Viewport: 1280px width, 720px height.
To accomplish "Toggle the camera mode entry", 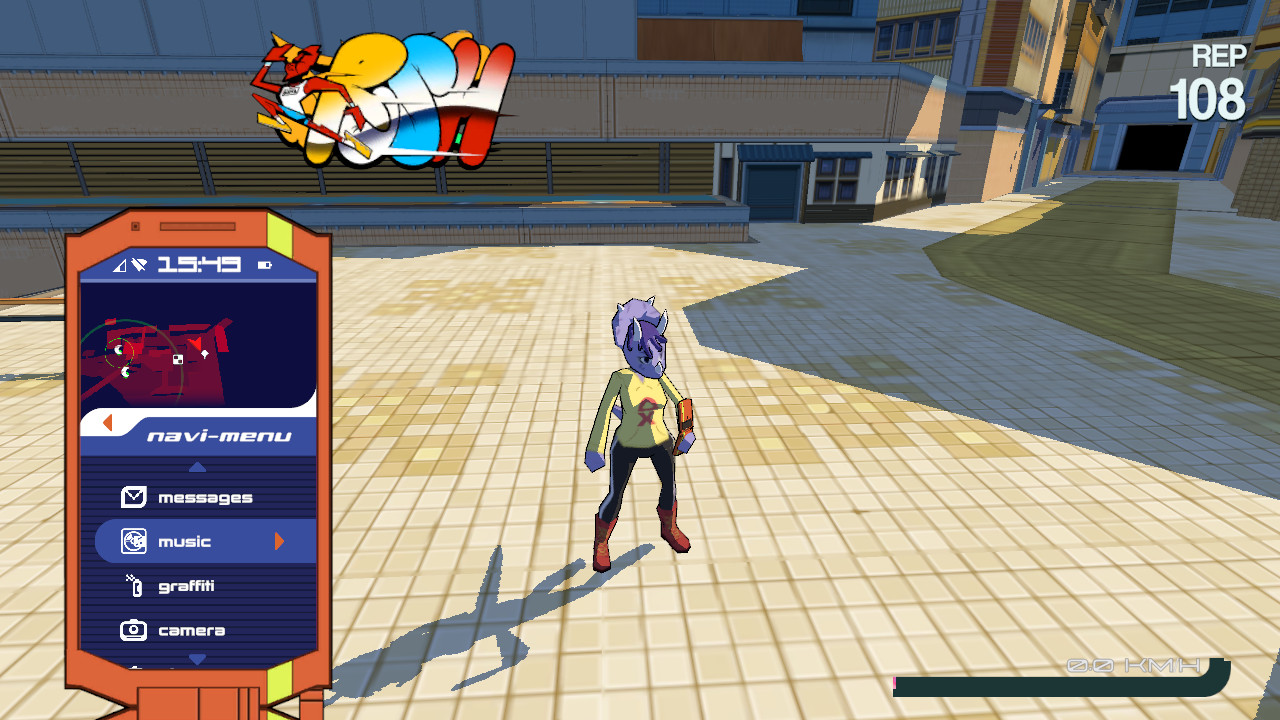I will 192,631.
